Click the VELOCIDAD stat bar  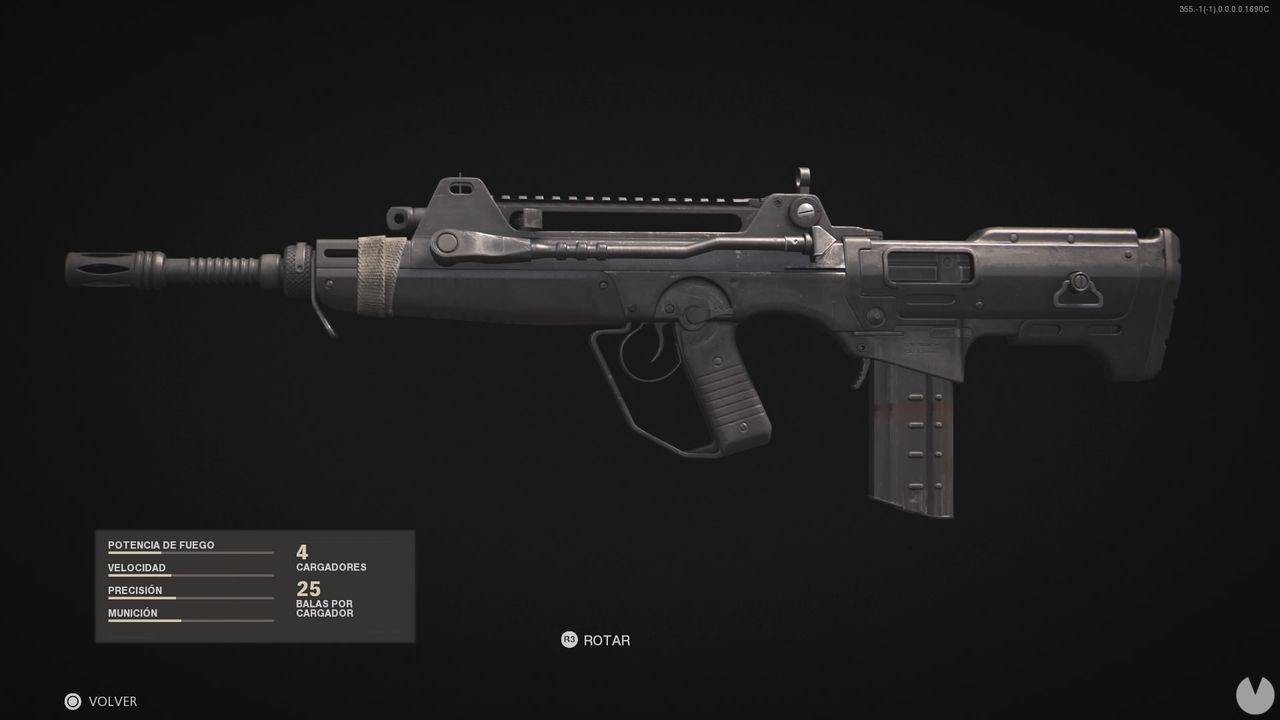[190, 576]
